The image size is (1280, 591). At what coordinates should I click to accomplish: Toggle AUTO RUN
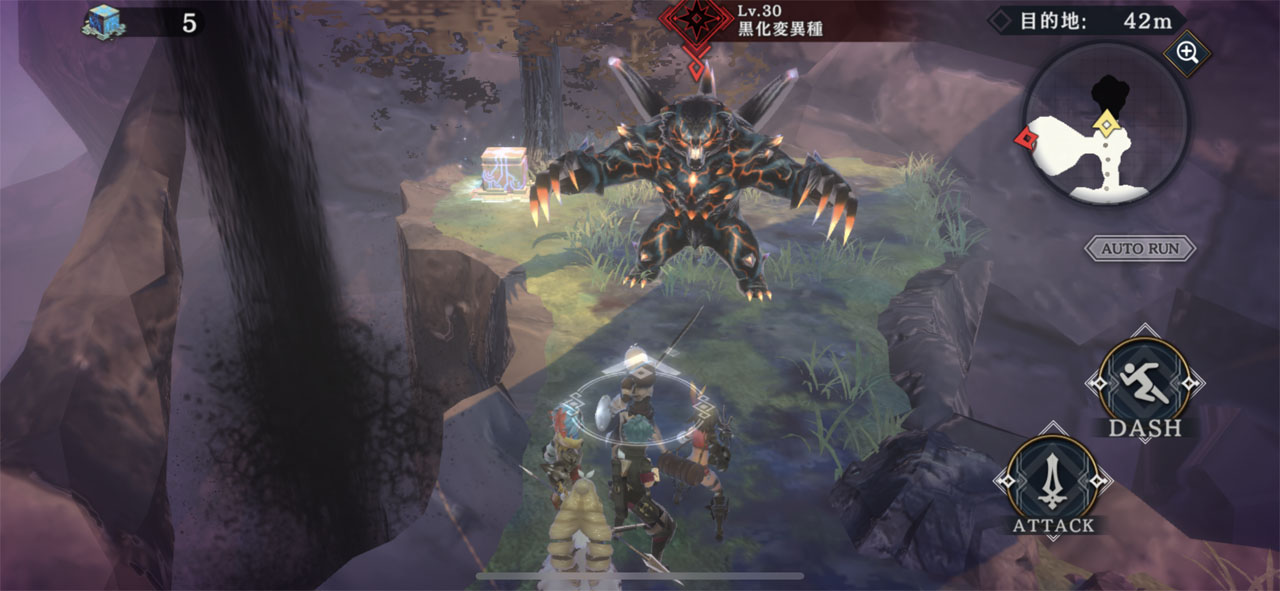click(1140, 248)
